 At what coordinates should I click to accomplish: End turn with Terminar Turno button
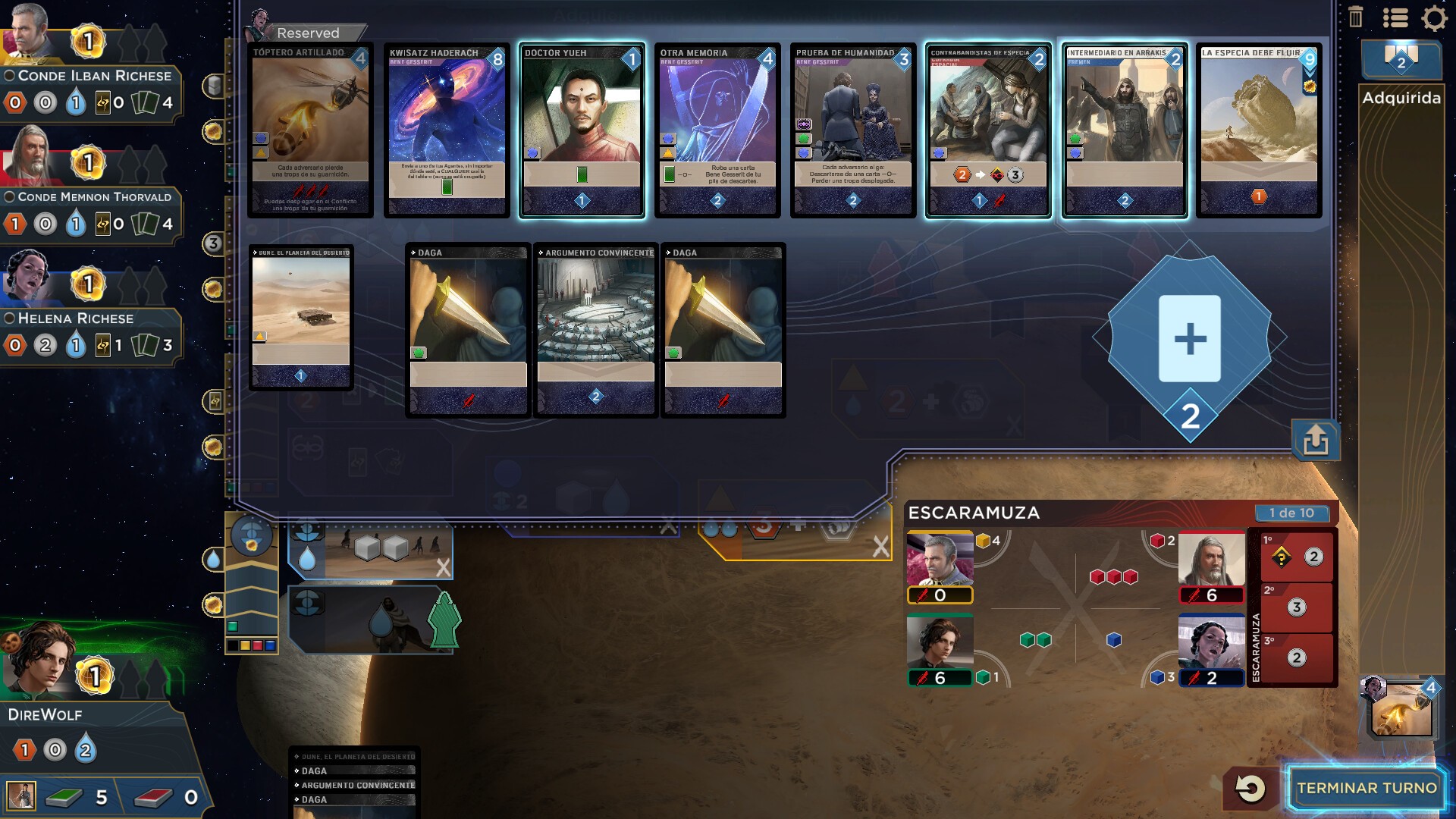[x=1367, y=788]
